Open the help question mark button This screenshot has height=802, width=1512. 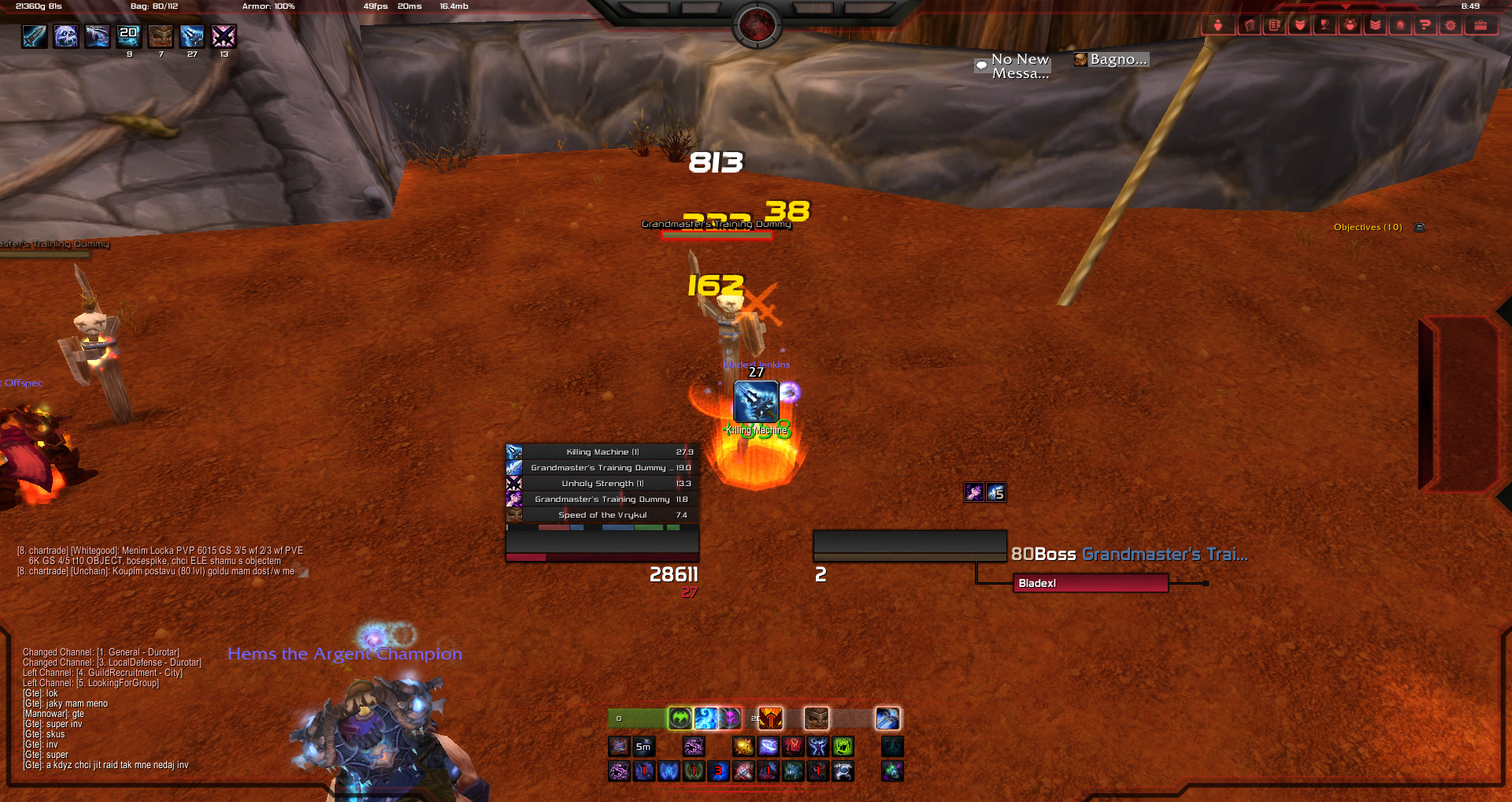[1425, 25]
